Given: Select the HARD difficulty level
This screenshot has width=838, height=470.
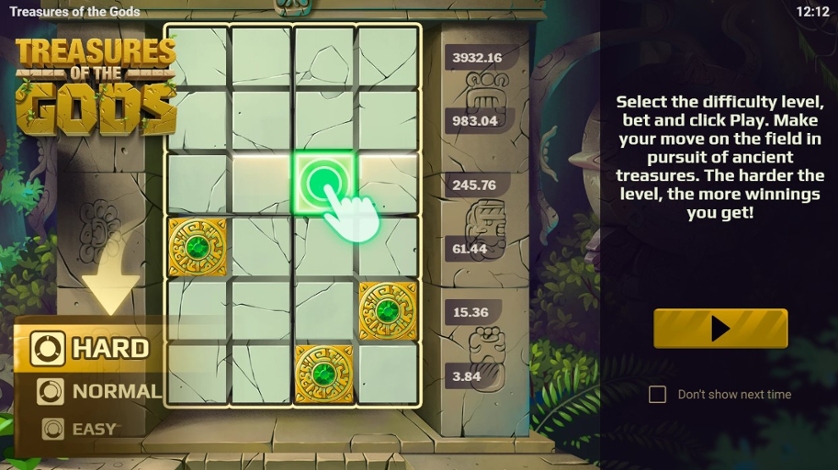Looking at the screenshot, I should [x=91, y=348].
